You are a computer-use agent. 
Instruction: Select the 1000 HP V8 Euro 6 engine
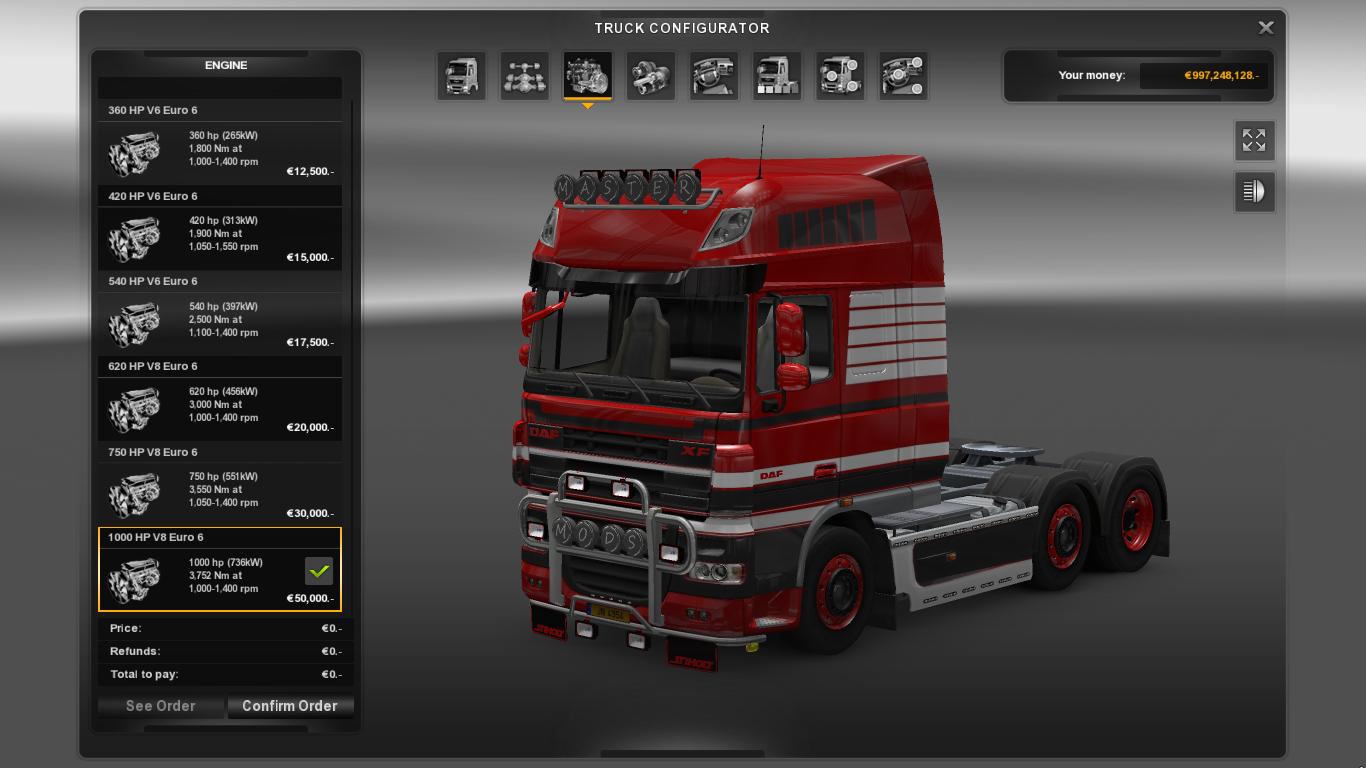tap(220, 576)
